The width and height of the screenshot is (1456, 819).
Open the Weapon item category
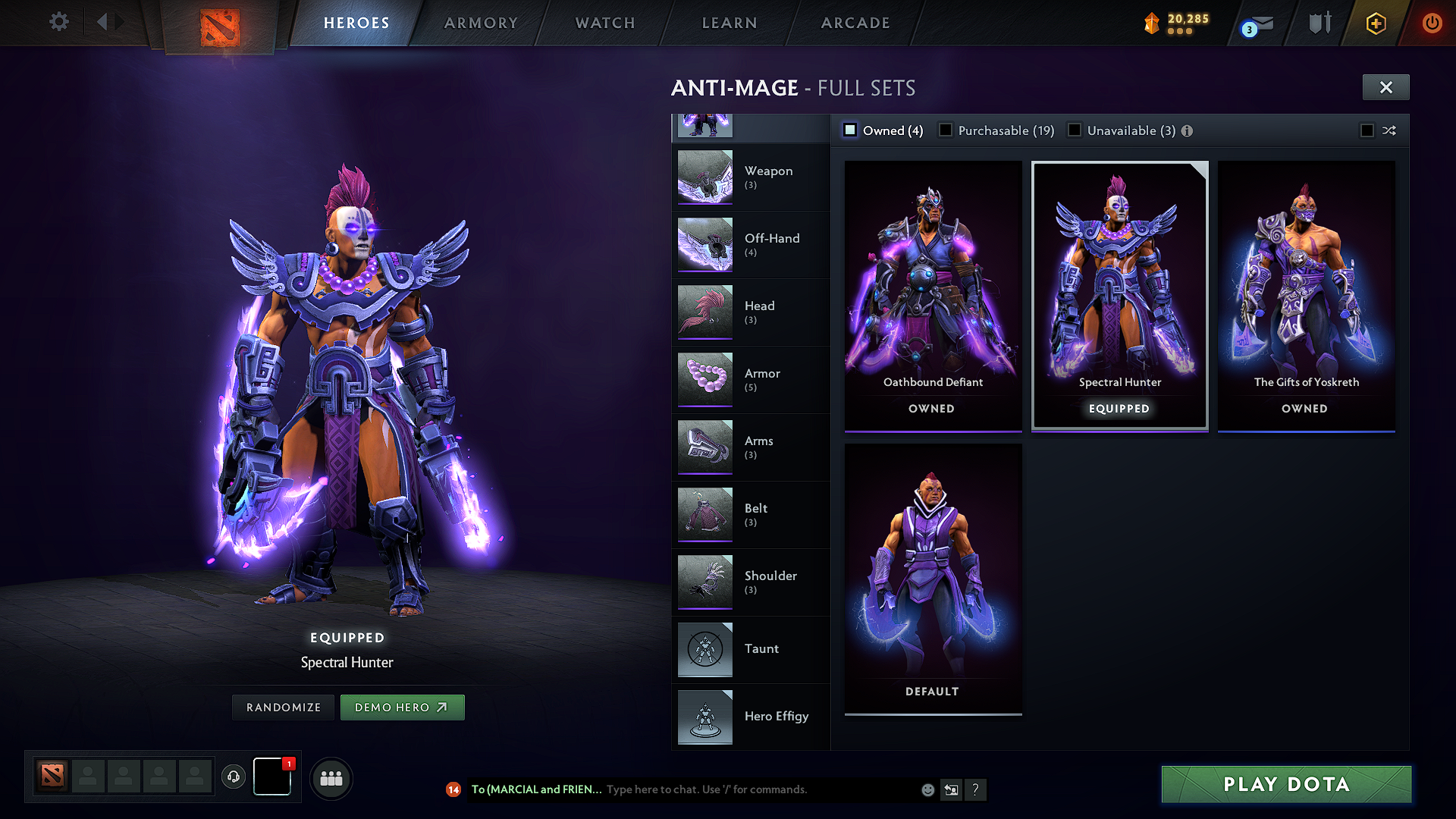click(x=769, y=177)
